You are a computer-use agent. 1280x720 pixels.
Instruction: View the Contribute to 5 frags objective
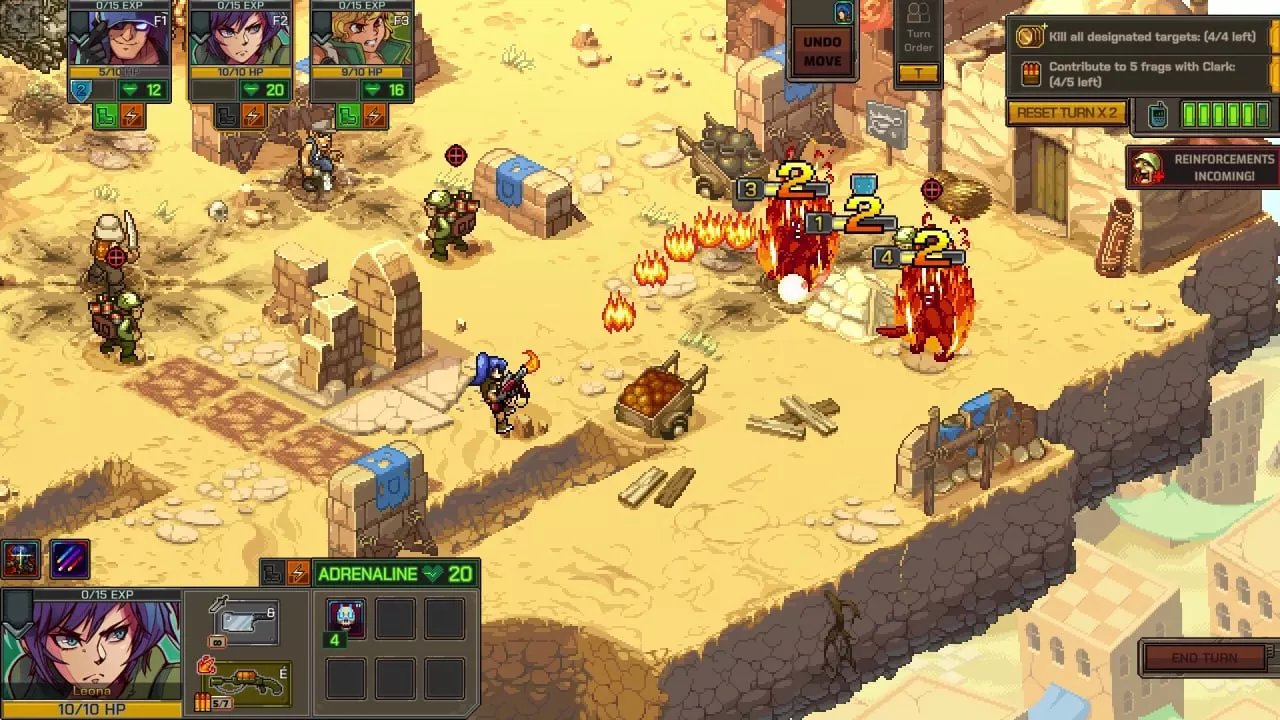(x=1140, y=74)
